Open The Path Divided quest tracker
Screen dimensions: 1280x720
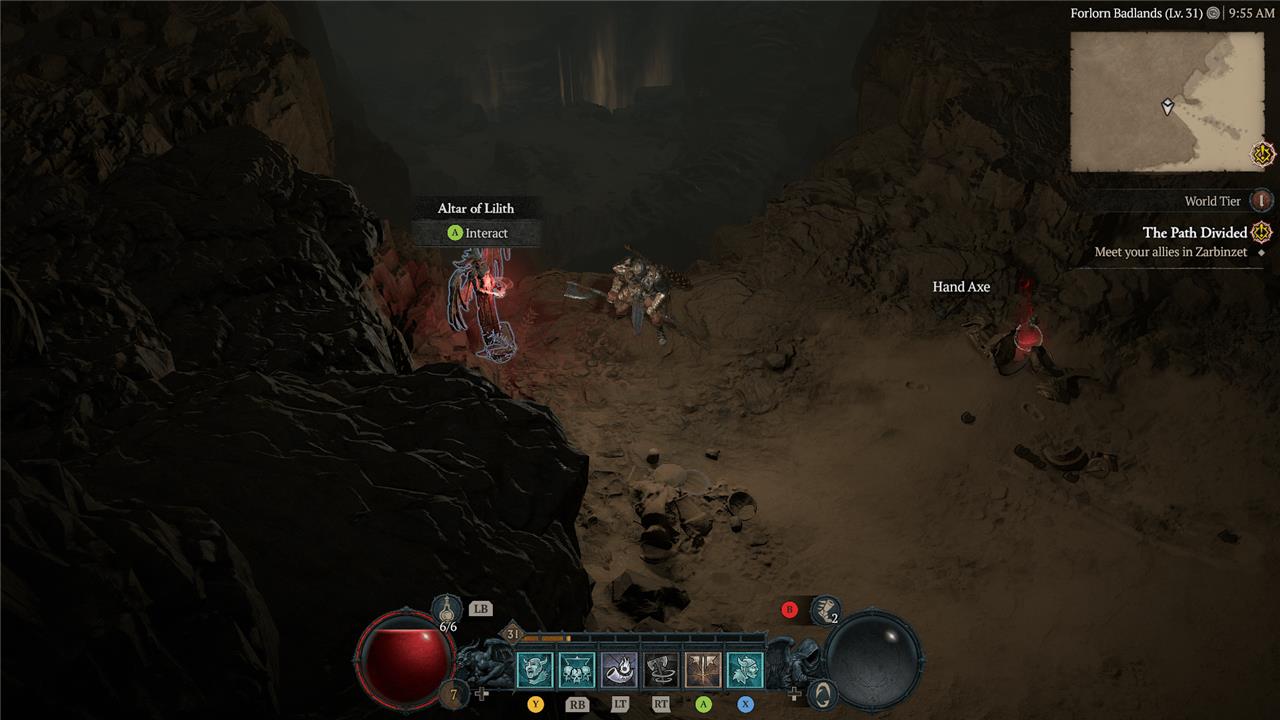1195,233
